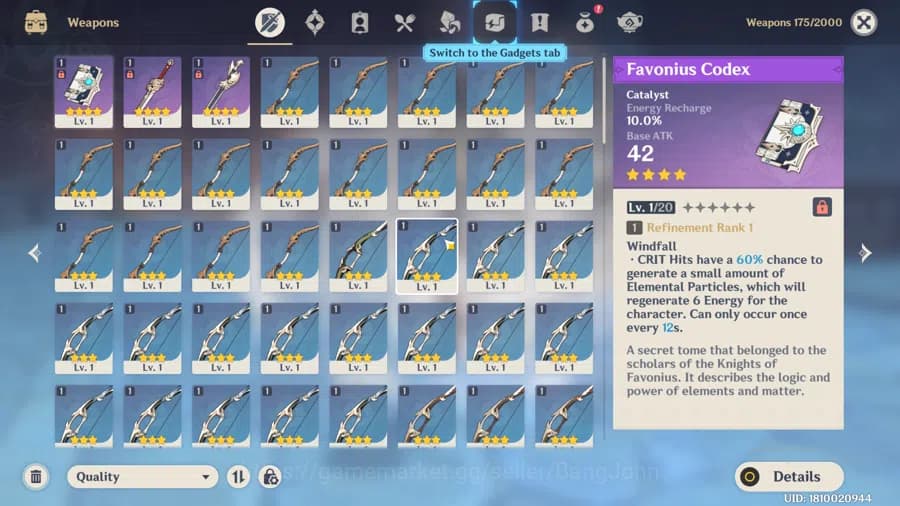Select the Favonius Codex weapon slot
This screenshot has width=900, height=506.
click(x=83, y=91)
